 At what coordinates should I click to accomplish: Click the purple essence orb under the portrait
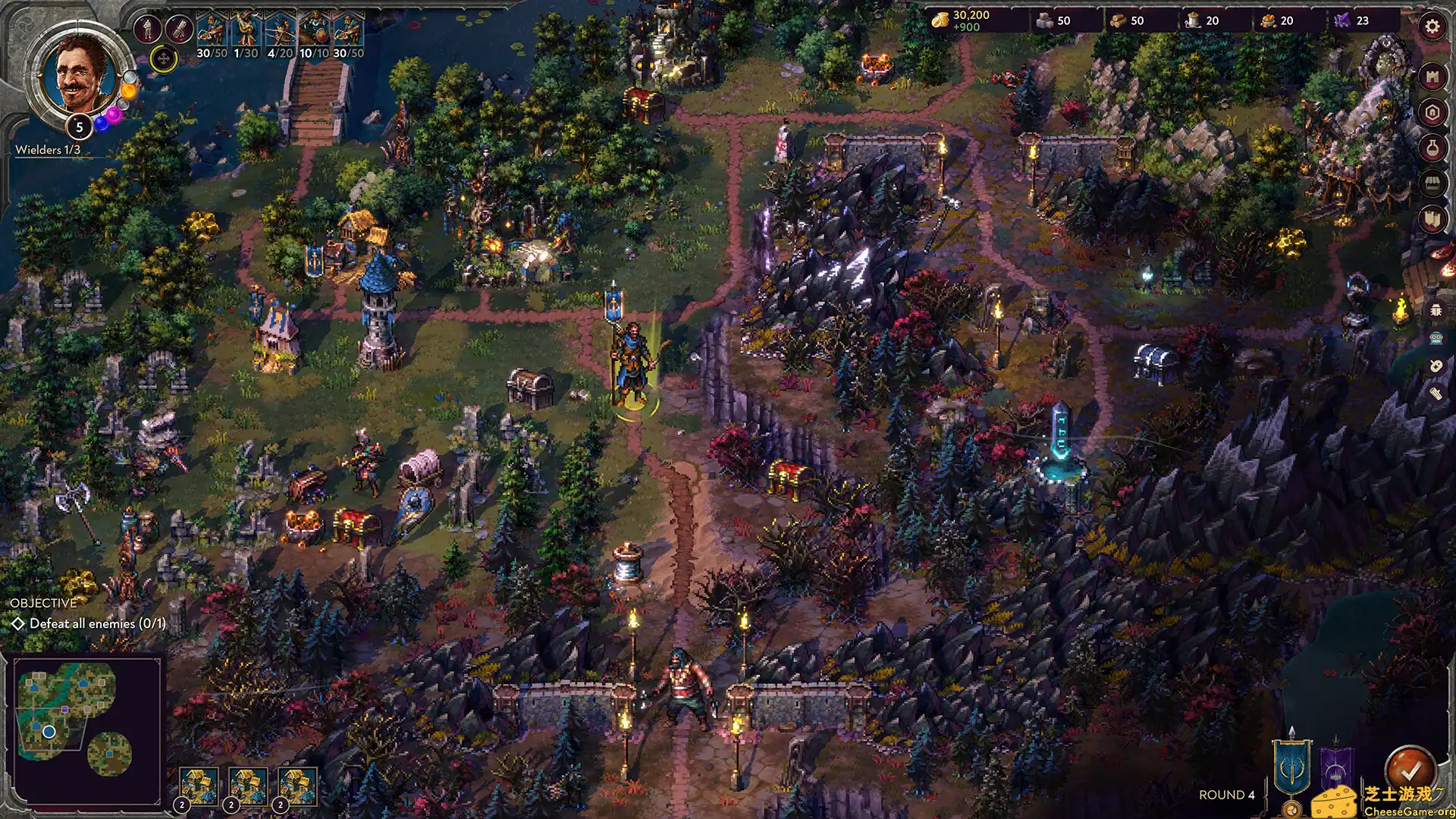114,115
